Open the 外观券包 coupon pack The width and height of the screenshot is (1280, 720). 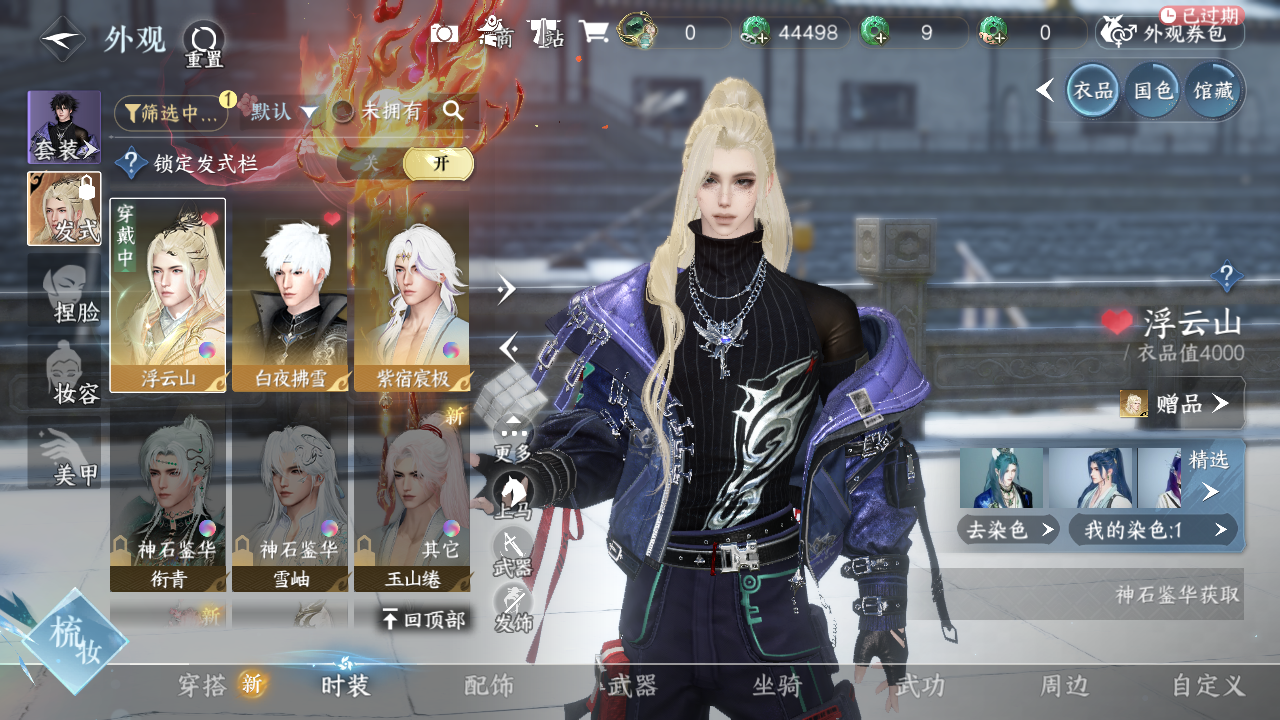click(x=1170, y=33)
